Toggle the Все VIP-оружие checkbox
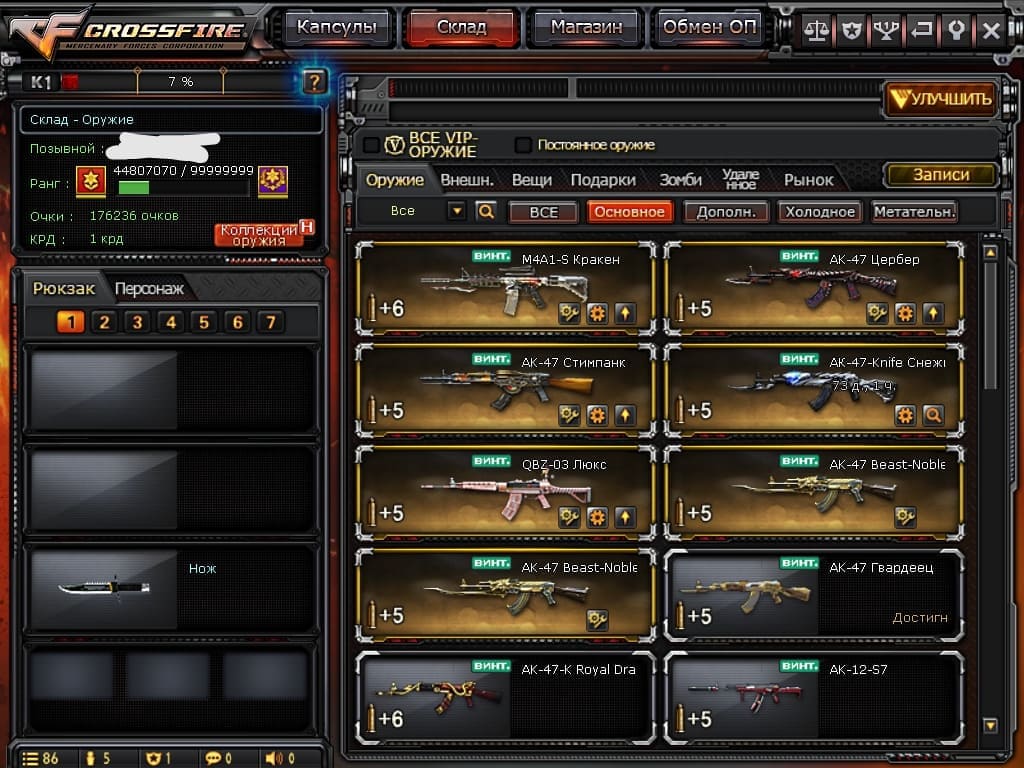Screen dimensions: 1024x768 [371, 145]
